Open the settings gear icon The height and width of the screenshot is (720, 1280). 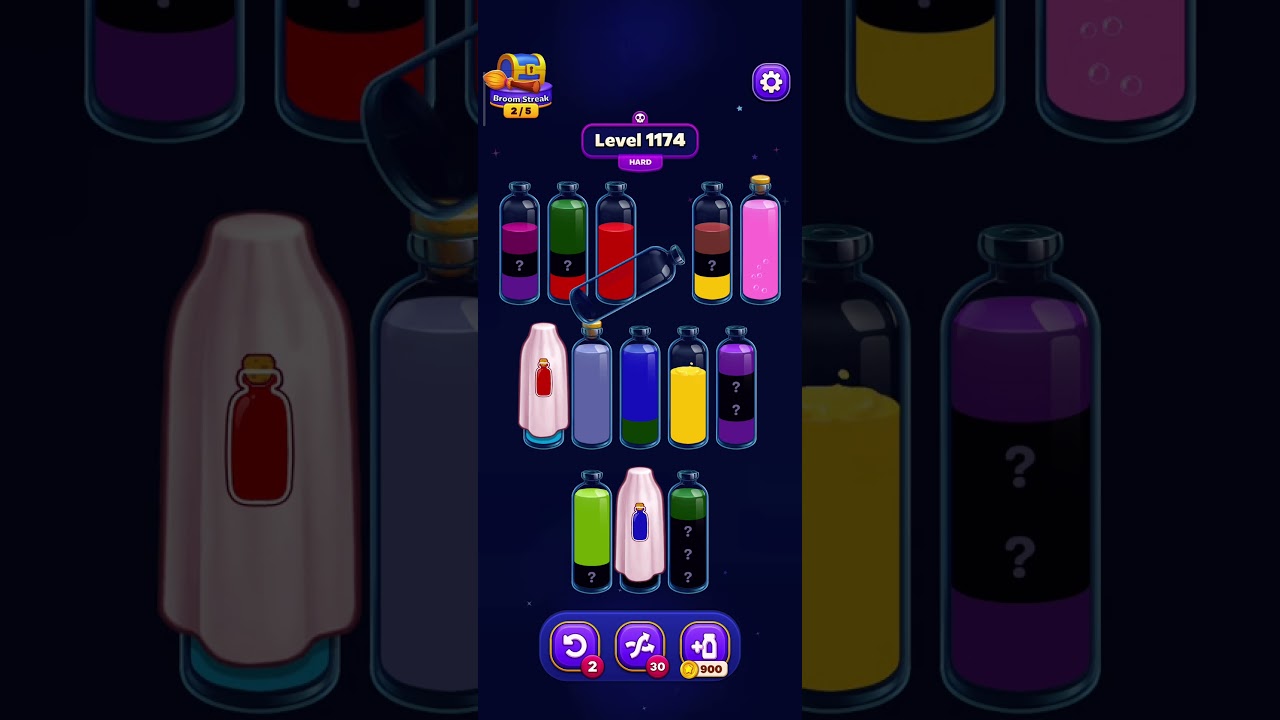click(x=770, y=82)
